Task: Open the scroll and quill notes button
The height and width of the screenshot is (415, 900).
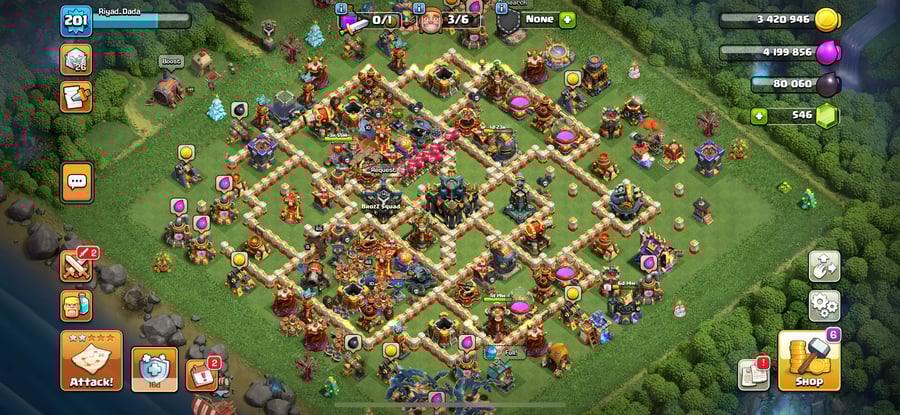Action: point(77,96)
